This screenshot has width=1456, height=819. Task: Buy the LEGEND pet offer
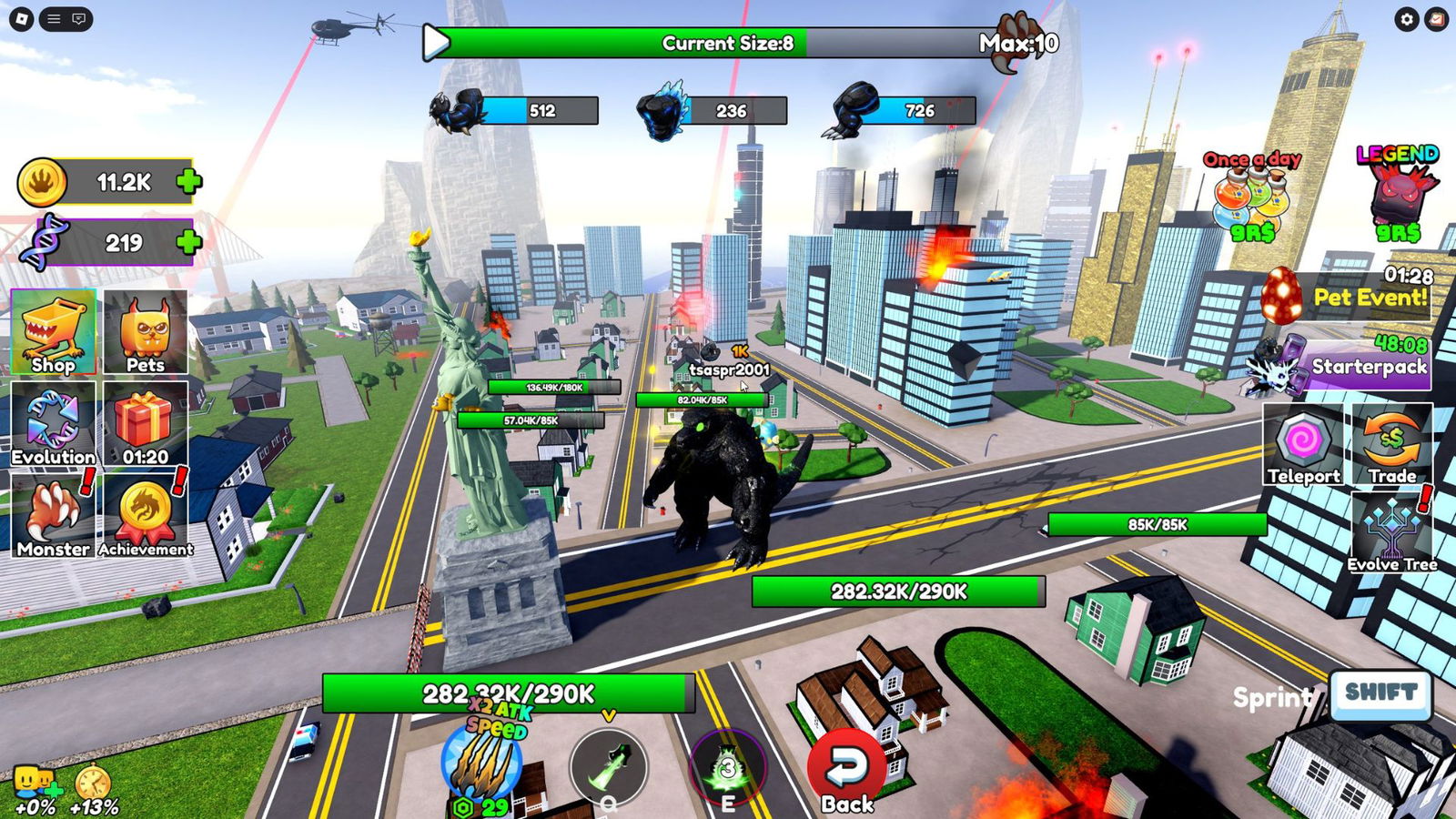1398,196
